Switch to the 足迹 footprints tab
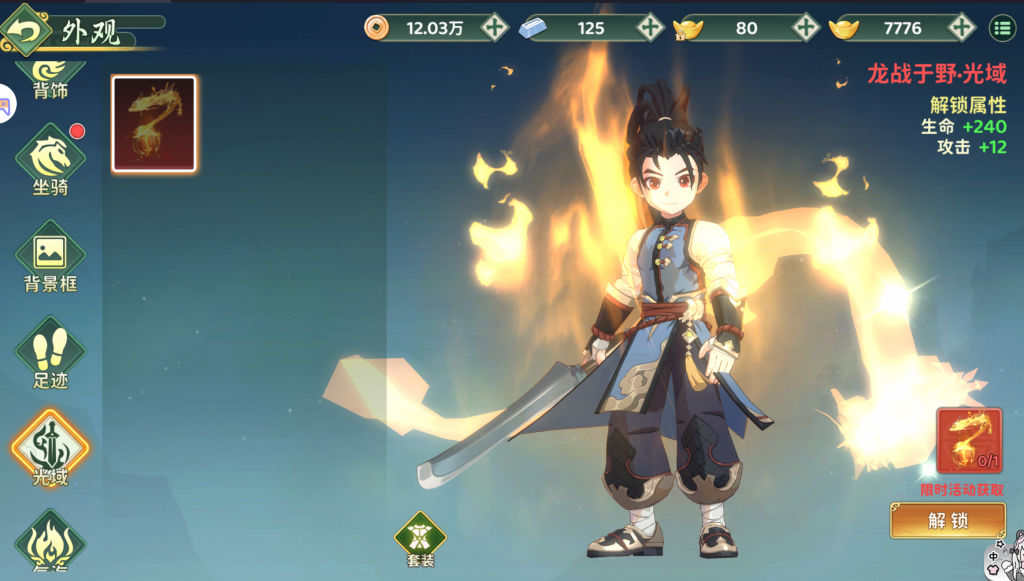This screenshot has height=581, width=1024. point(50,354)
